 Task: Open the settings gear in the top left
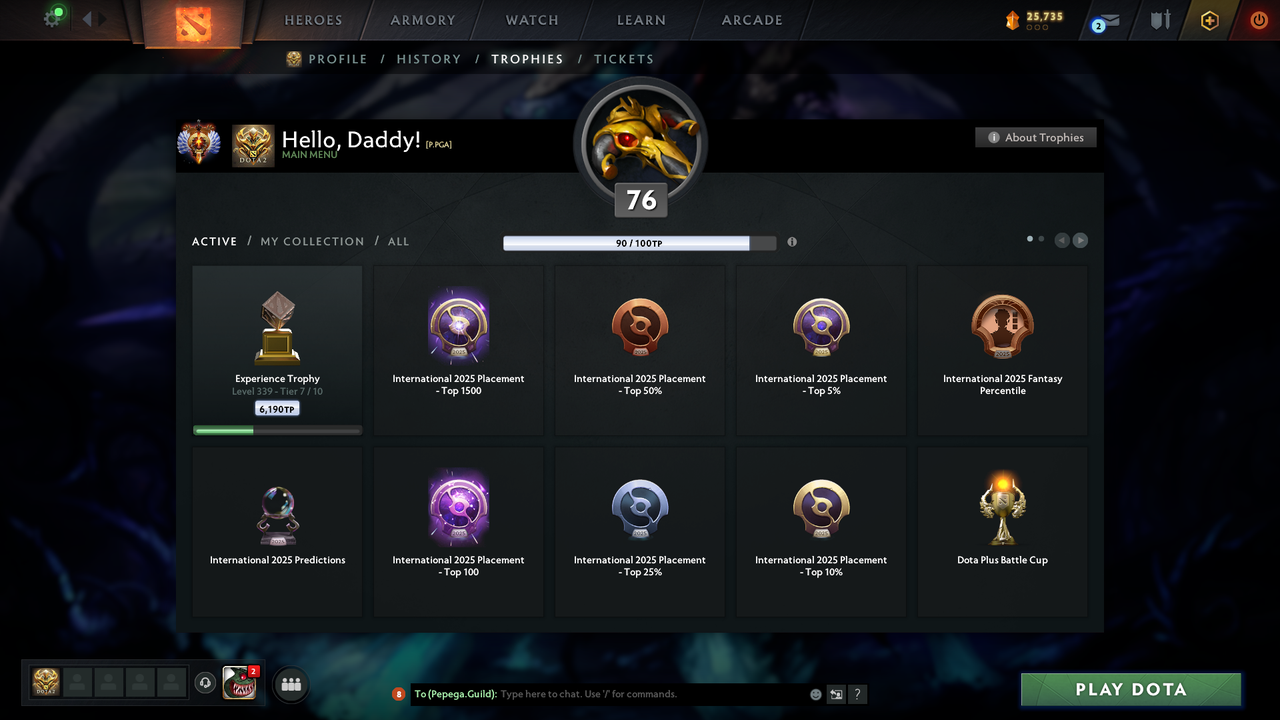(53, 17)
